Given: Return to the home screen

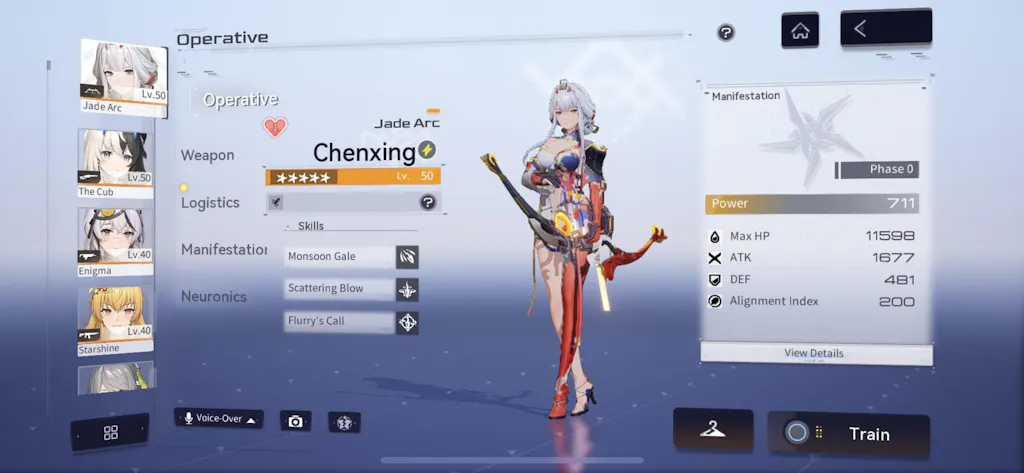Looking at the screenshot, I should [x=799, y=30].
